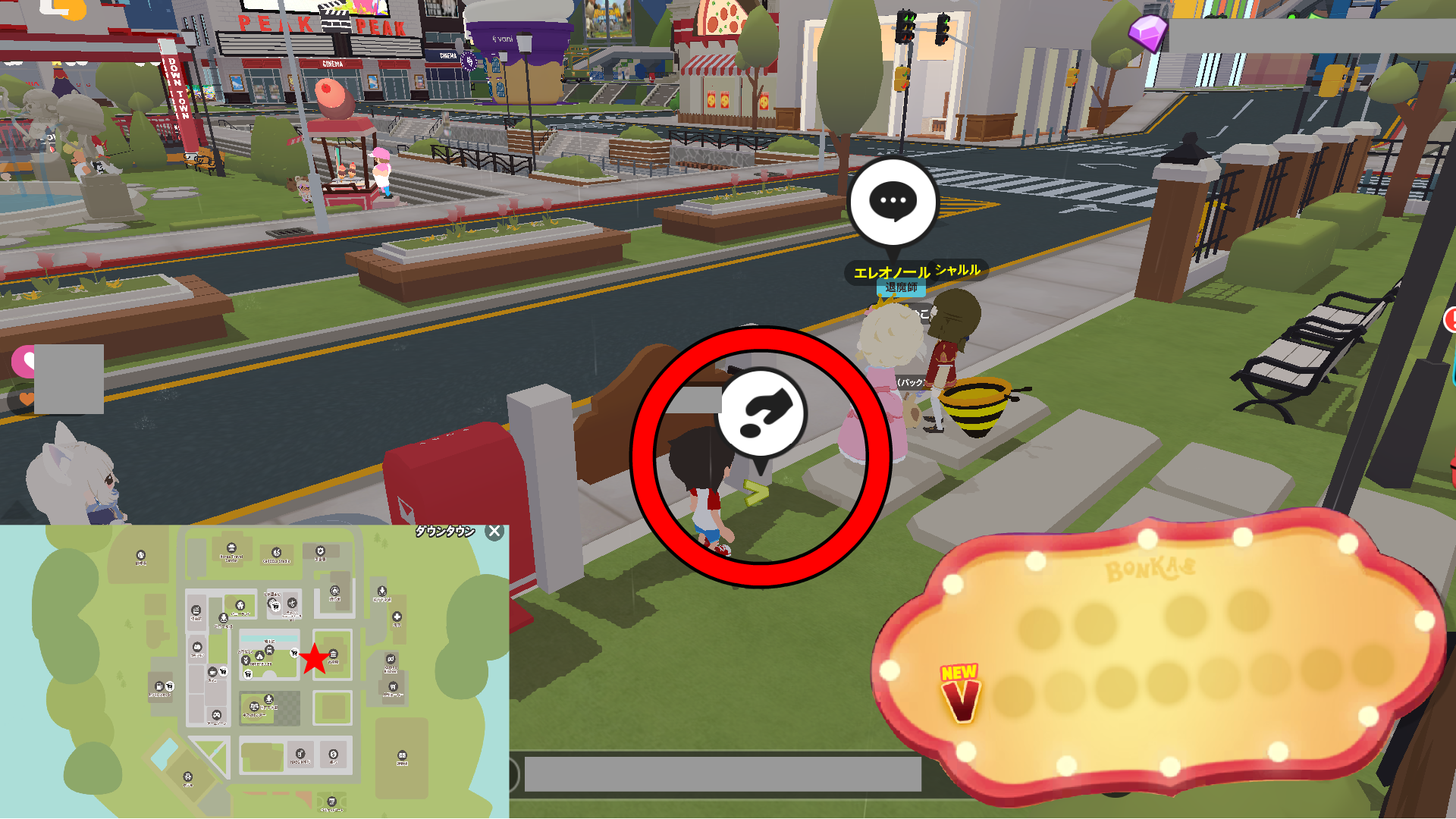Image resolution: width=1456 pixels, height=819 pixels.
Task: Select the Bonza Travel Center map icon
Action: tap(231, 548)
